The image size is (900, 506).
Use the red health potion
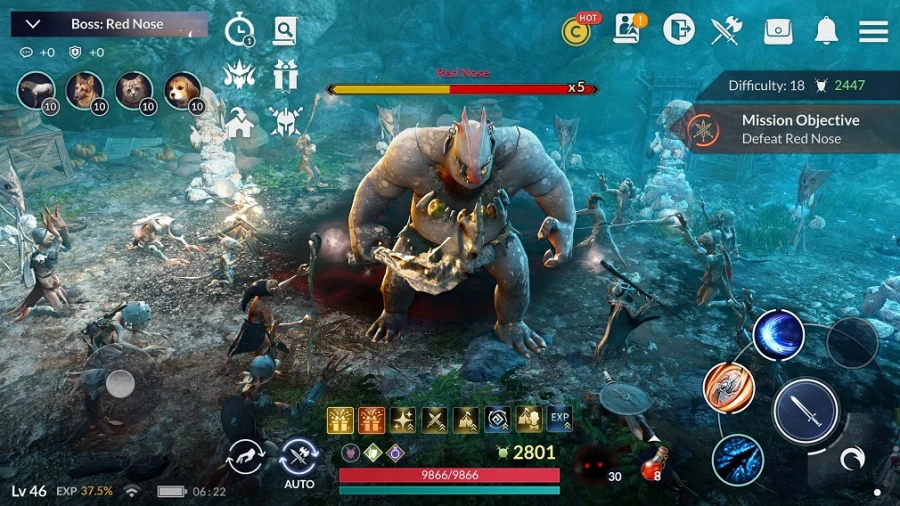tap(655, 461)
